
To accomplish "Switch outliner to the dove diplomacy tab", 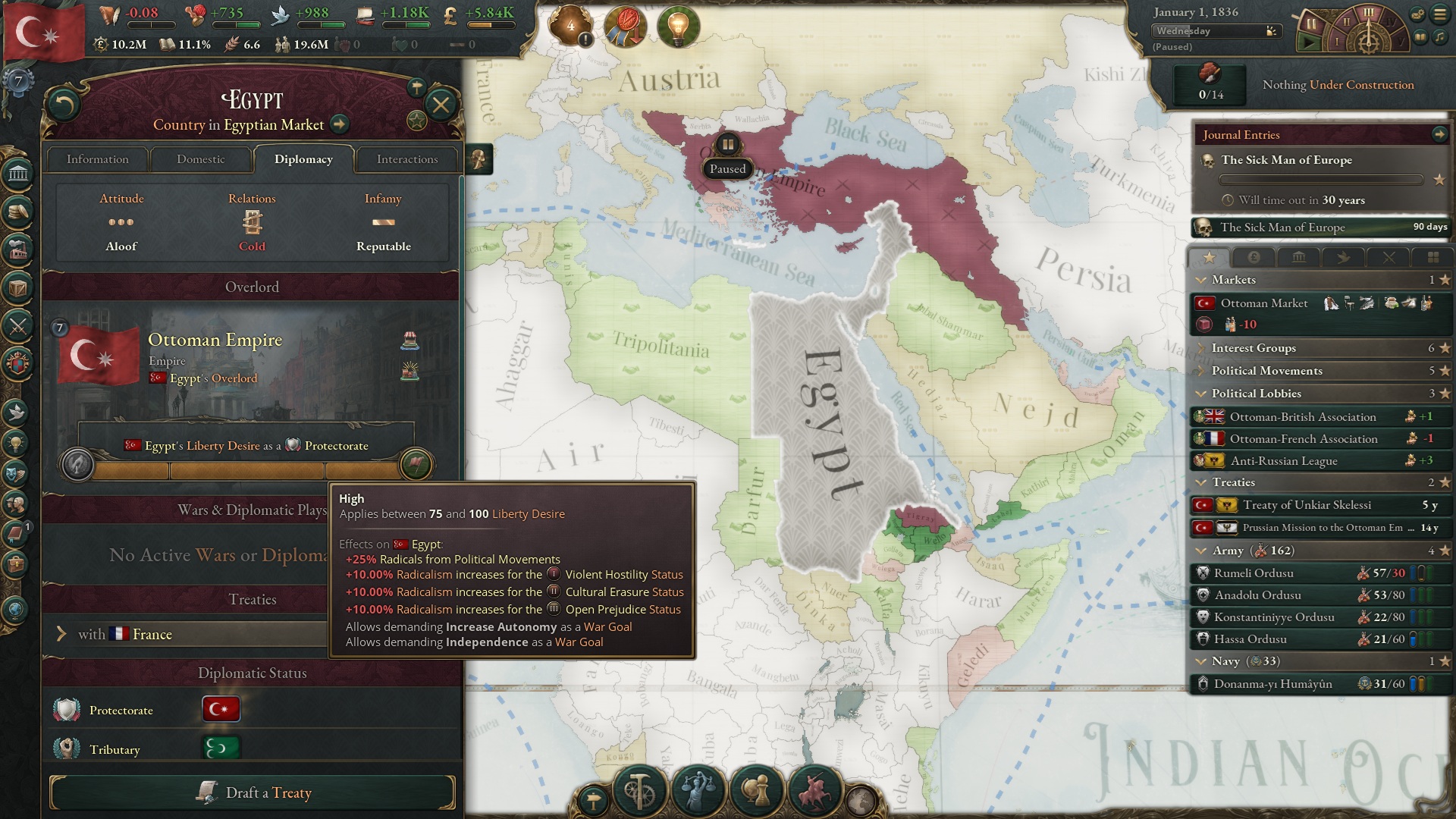I will [1344, 258].
